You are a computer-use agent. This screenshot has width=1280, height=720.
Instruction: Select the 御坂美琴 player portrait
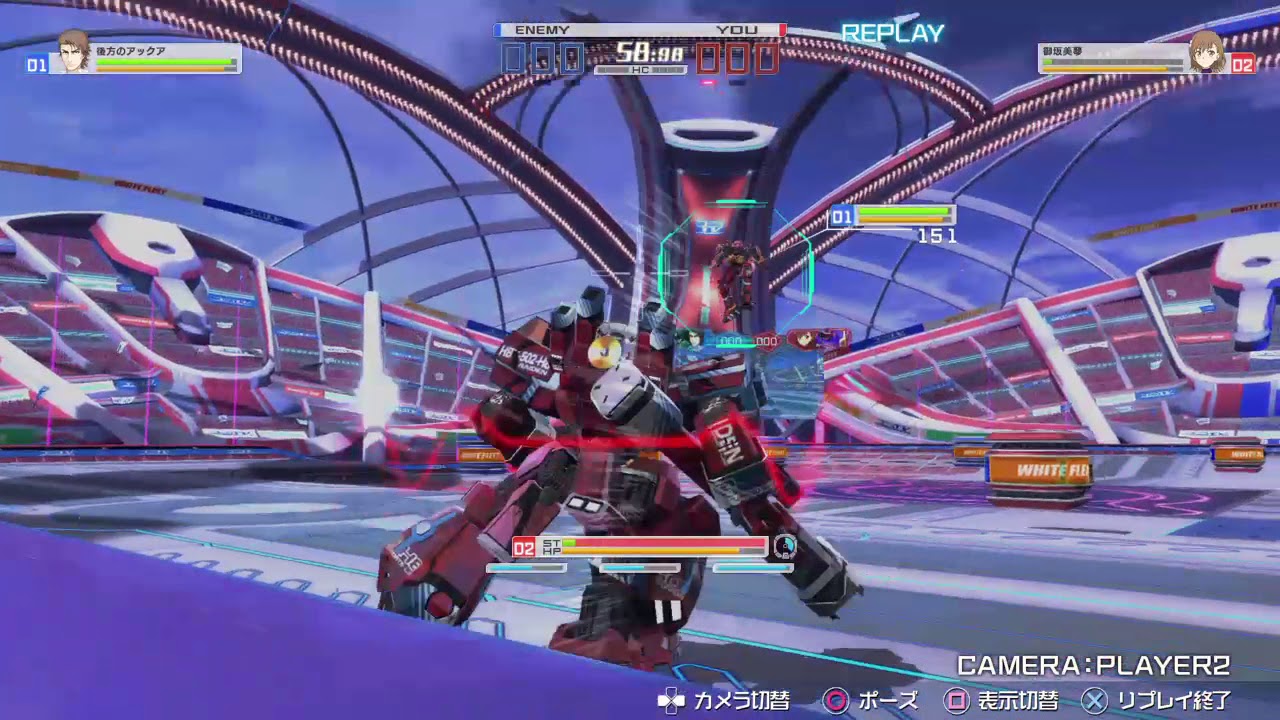[x=1207, y=52]
